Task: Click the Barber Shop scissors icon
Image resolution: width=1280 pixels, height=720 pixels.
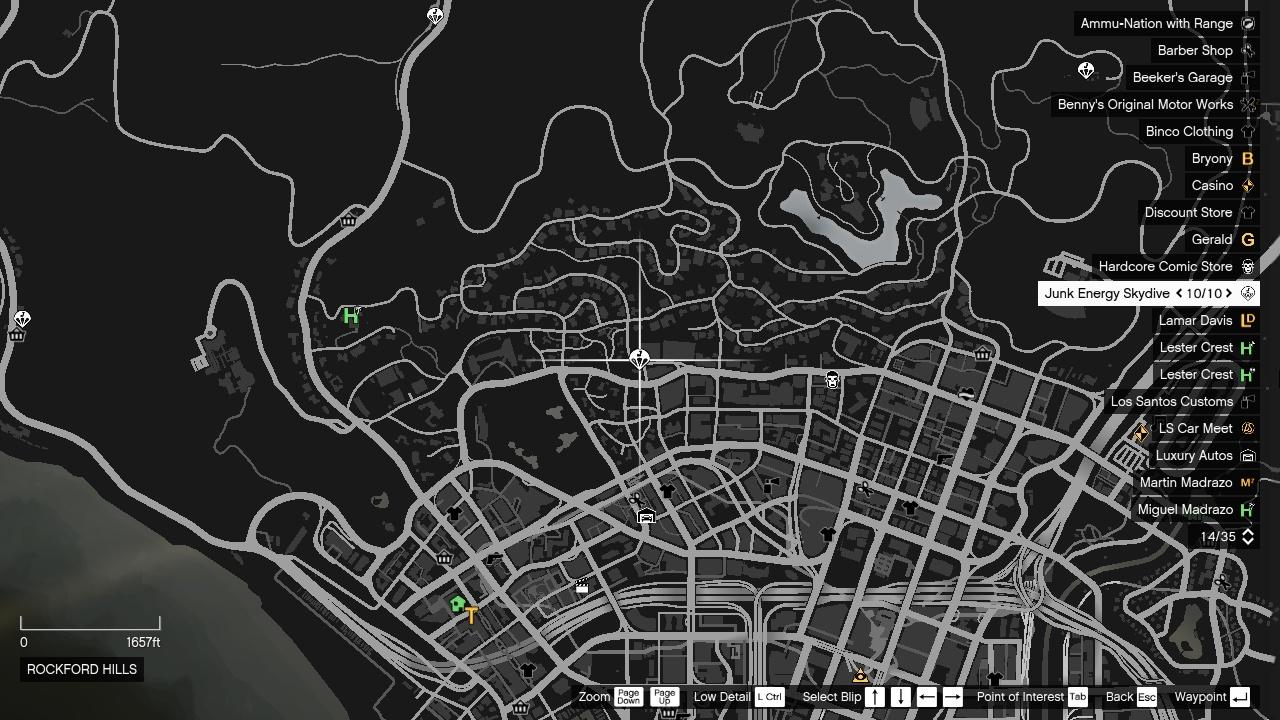Action: [x=1247, y=50]
